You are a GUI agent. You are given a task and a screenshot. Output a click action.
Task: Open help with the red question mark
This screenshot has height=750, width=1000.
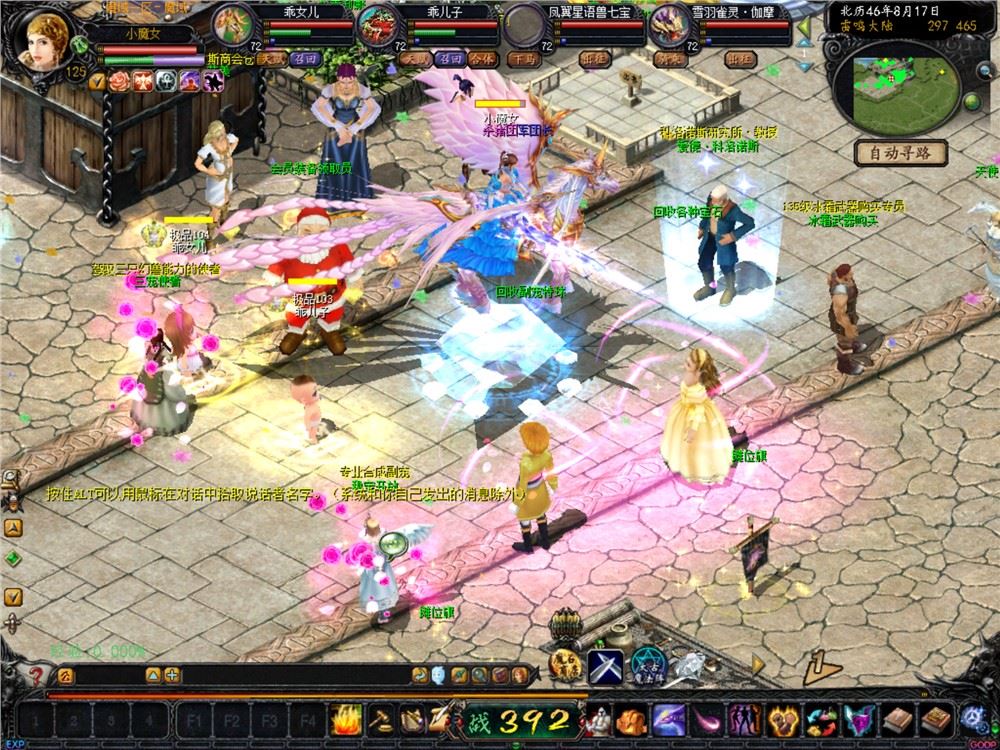tap(37, 676)
